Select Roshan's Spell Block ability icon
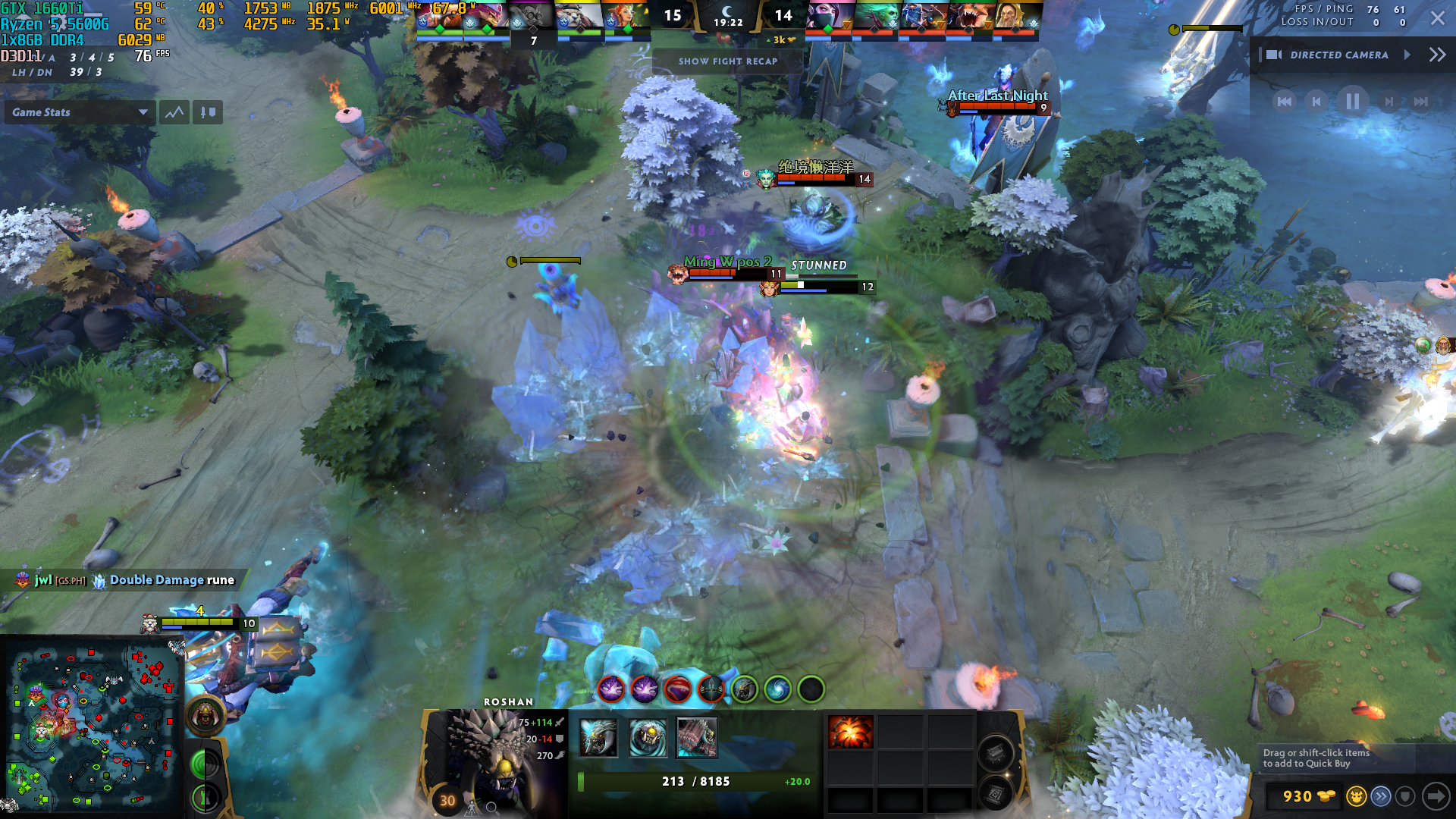This screenshot has width=1456, height=819. click(x=598, y=738)
